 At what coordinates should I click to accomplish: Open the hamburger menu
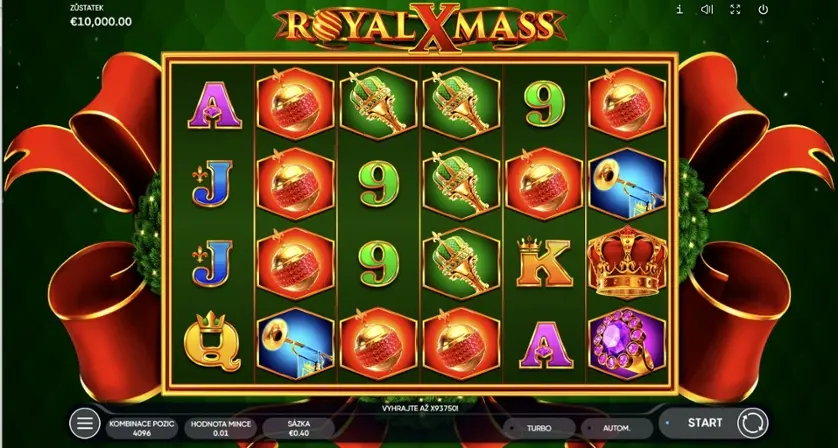pyautogui.click(x=85, y=423)
